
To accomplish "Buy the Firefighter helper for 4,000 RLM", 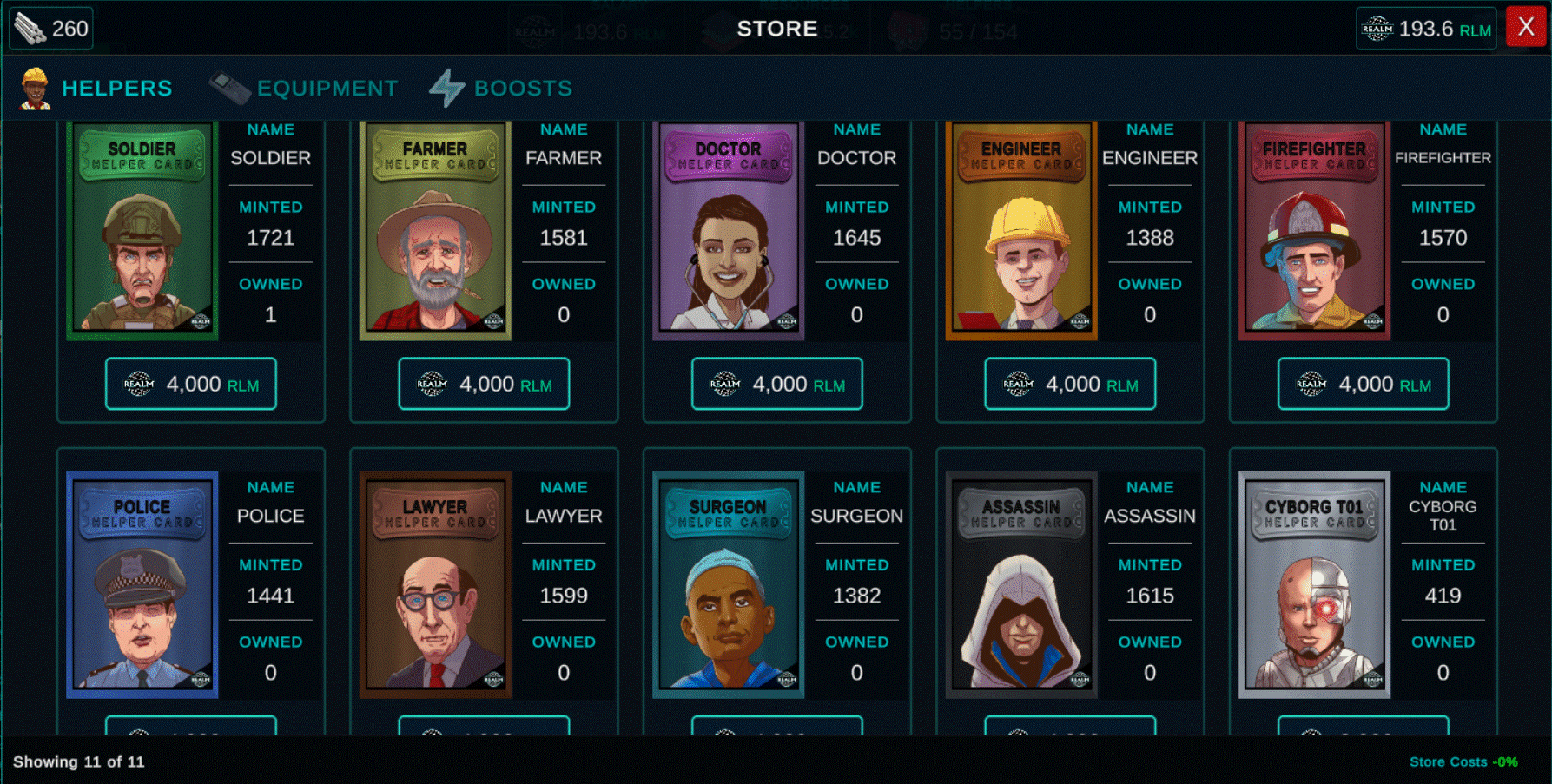I will tap(1364, 384).
